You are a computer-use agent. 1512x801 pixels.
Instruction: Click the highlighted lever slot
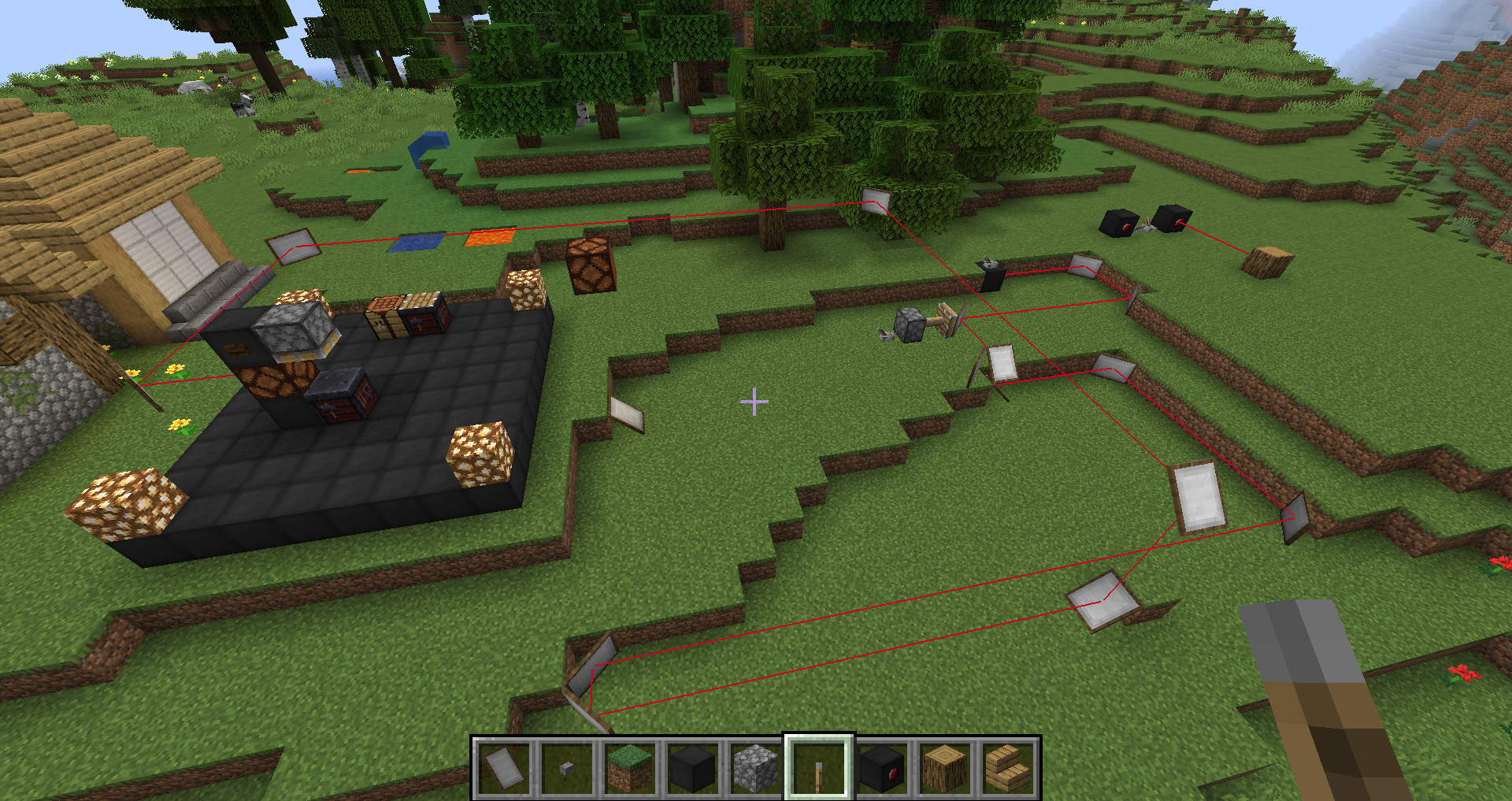[819, 768]
